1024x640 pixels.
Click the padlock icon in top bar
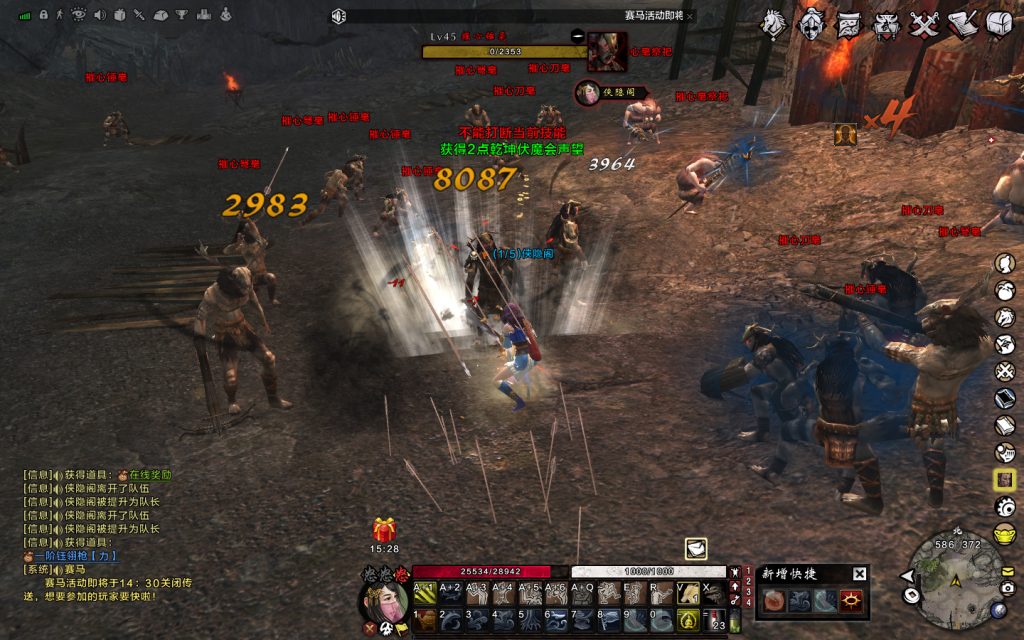click(x=44, y=15)
